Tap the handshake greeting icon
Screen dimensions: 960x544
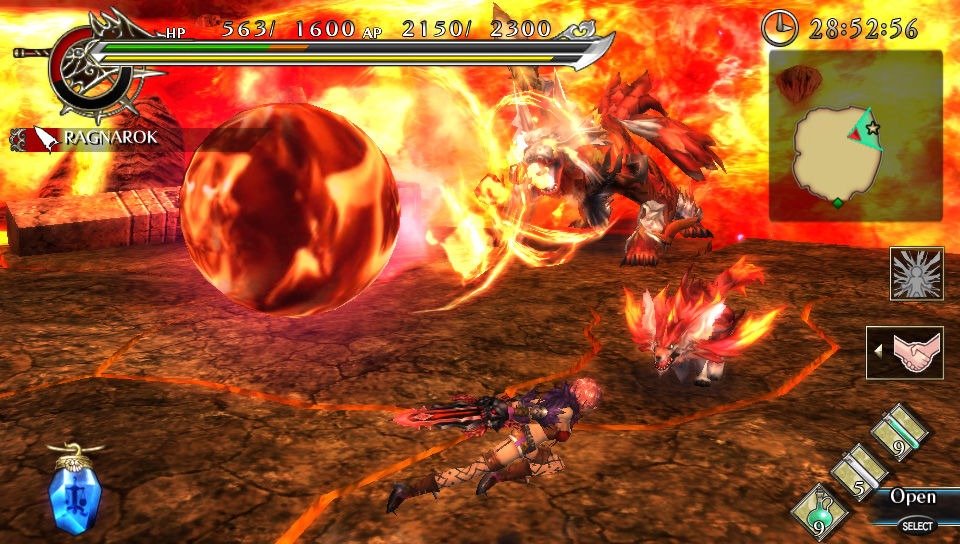pyautogui.click(x=907, y=353)
